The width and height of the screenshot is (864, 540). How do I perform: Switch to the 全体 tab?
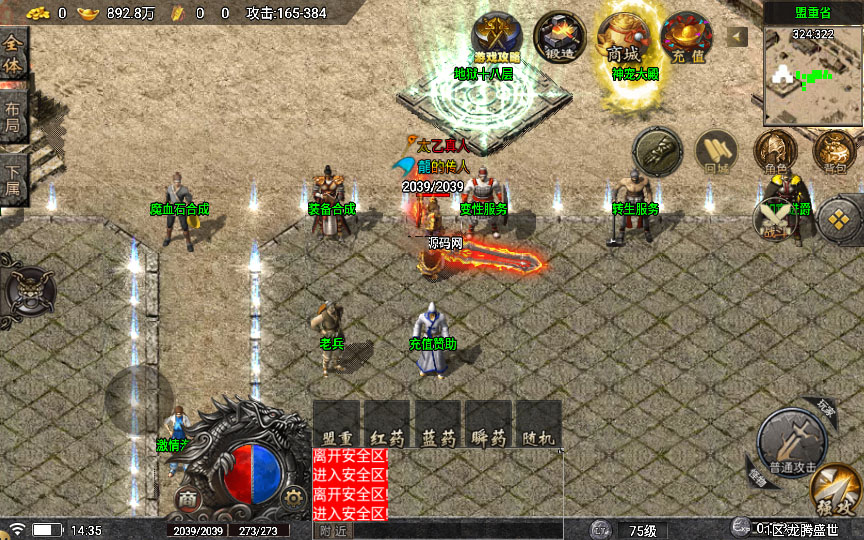click(13, 55)
